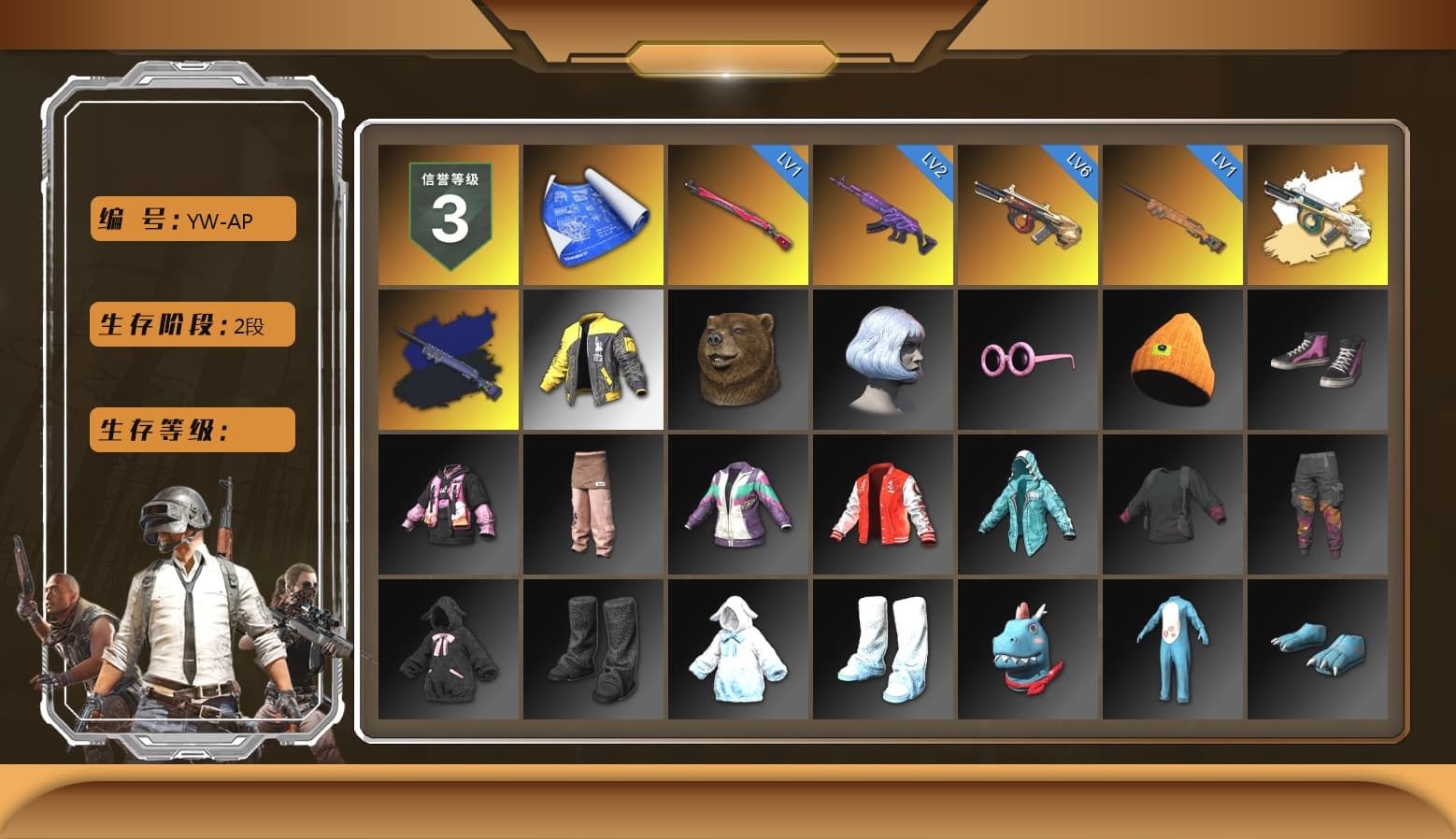Click the blue onesie with heart design

pos(1170,649)
